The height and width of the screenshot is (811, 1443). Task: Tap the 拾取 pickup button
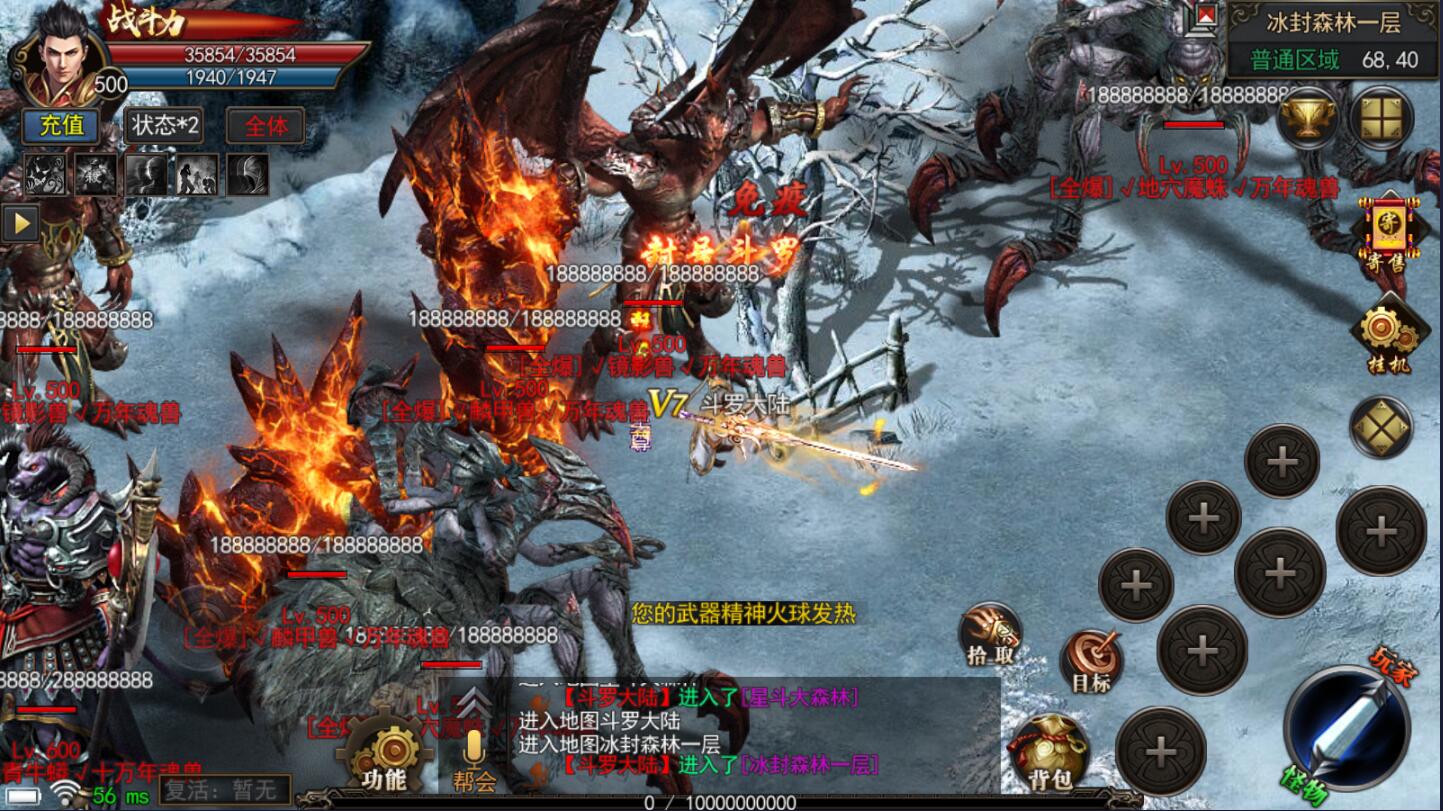coord(990,635)
